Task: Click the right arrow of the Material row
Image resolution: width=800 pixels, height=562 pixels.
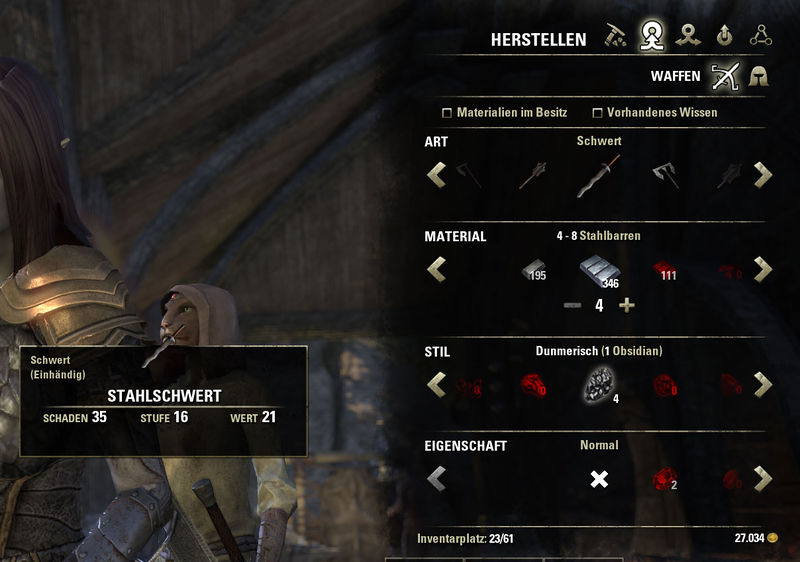Action: click(x=763, y=269)
